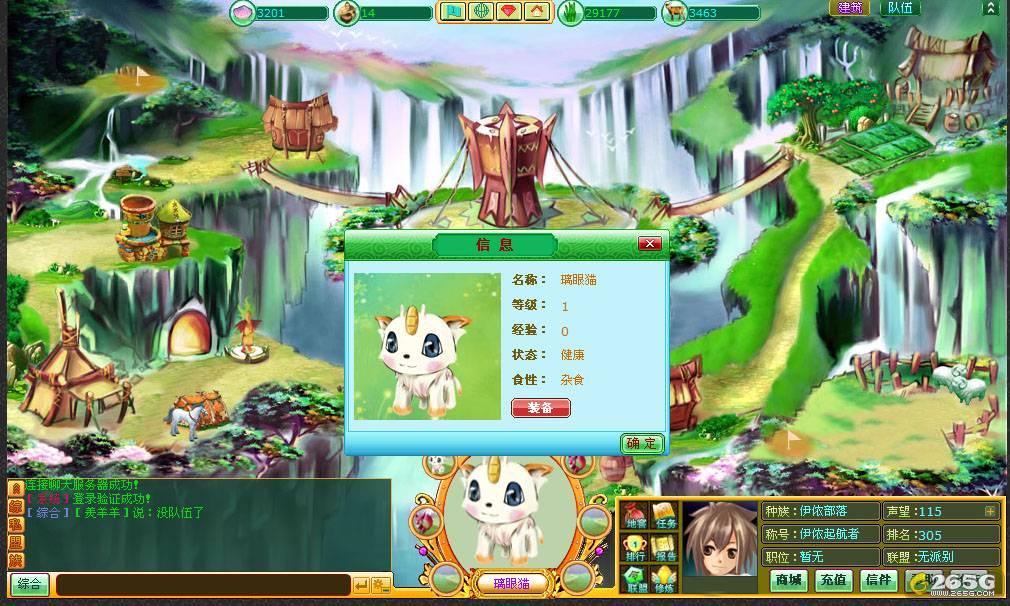Open the 排行 rankings panel
Image resolution: width=1010 pixels, height=606 pixels.
pos(635,548)
